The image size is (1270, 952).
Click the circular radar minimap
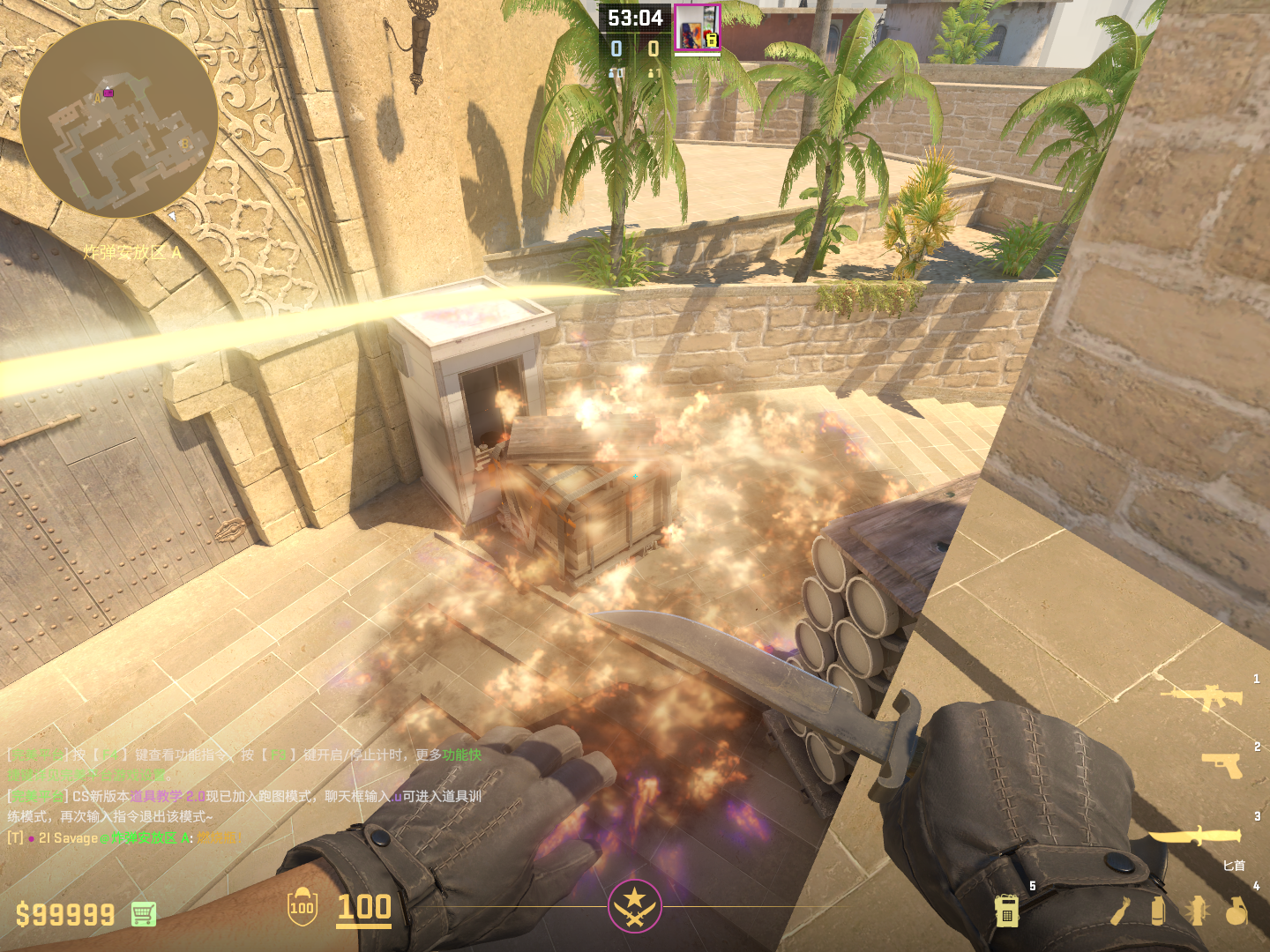119,119
